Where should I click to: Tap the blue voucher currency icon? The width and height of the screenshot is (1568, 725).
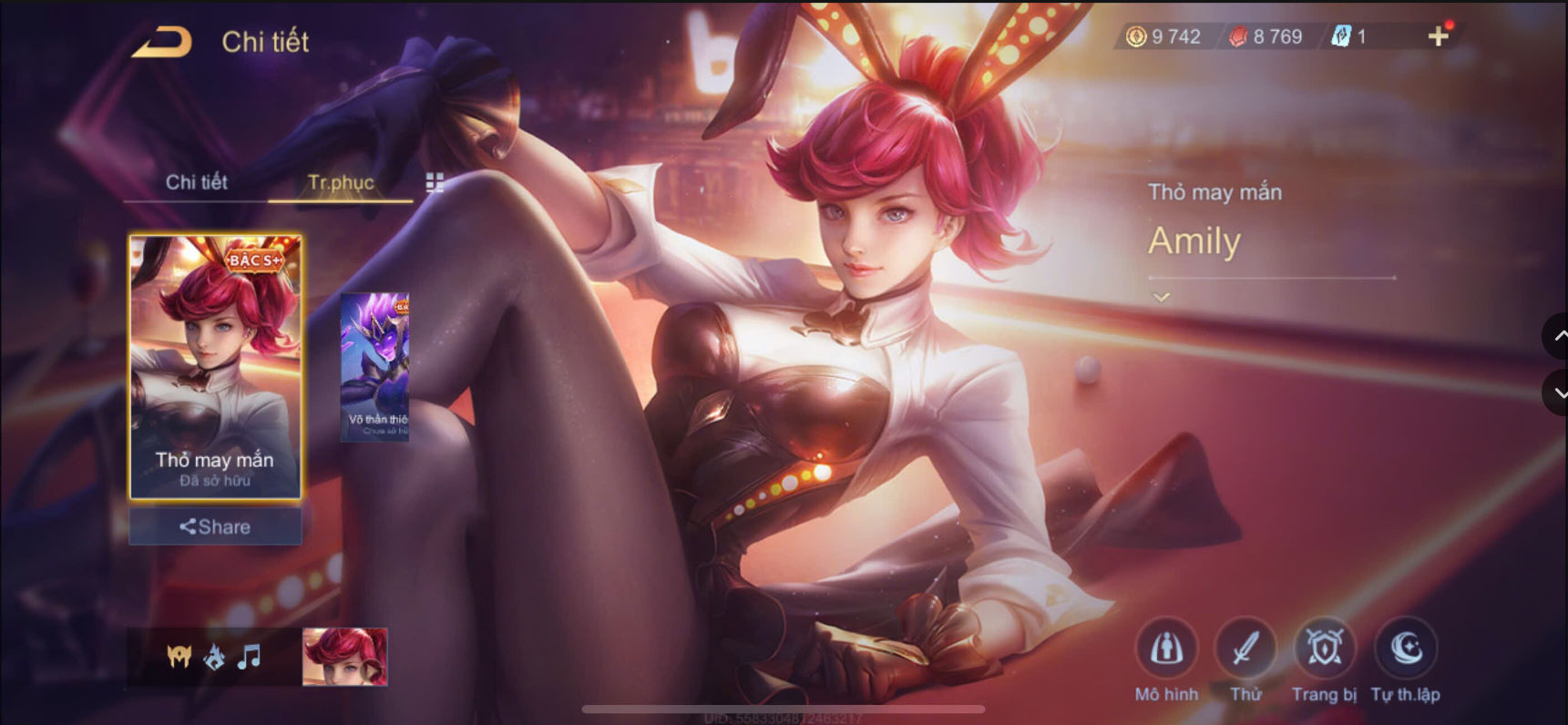pyautogui.click(x=1339, y=37)
